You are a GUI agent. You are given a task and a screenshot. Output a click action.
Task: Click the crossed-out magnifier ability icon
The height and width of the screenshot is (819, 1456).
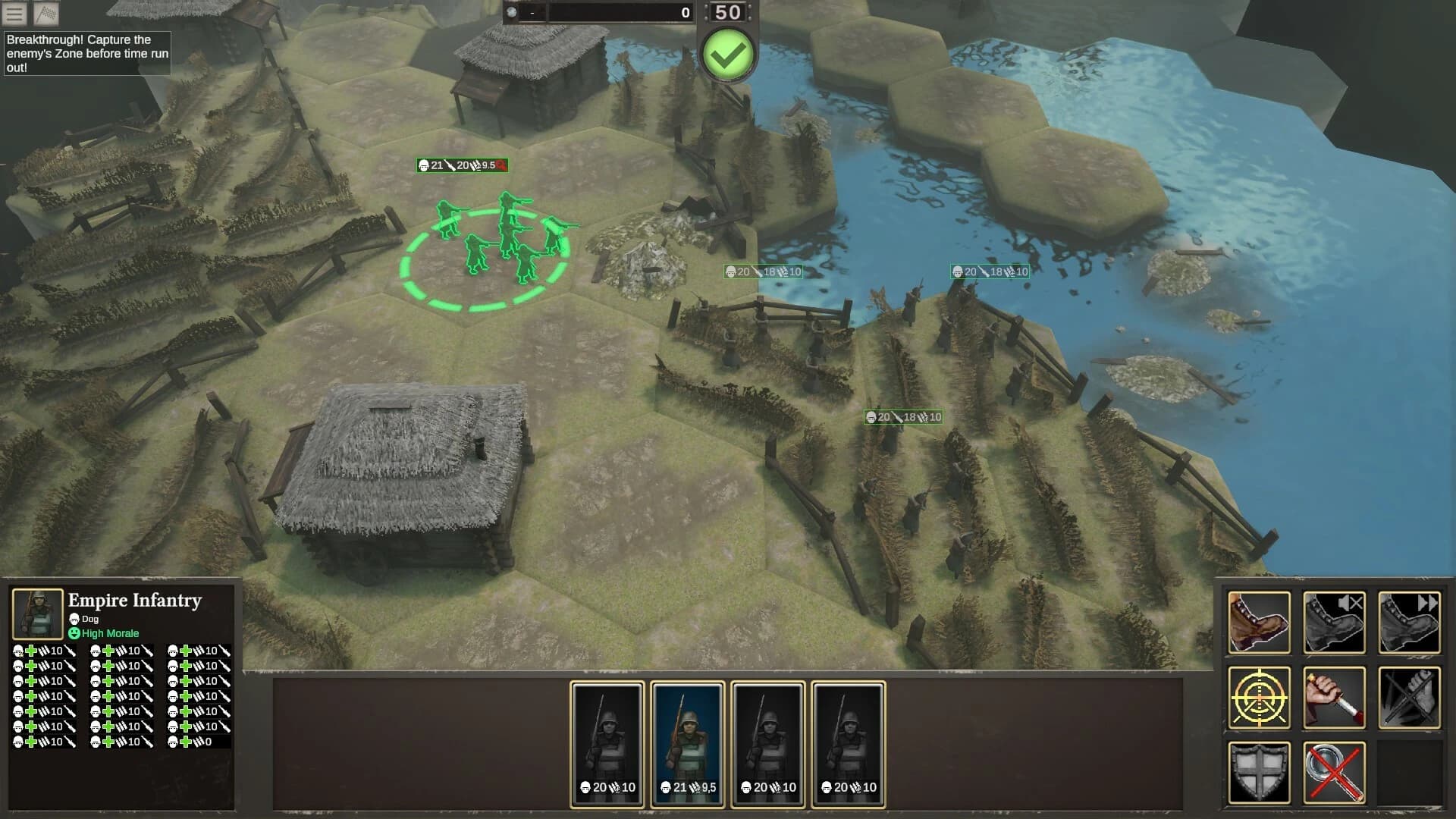click(1333, 772)
